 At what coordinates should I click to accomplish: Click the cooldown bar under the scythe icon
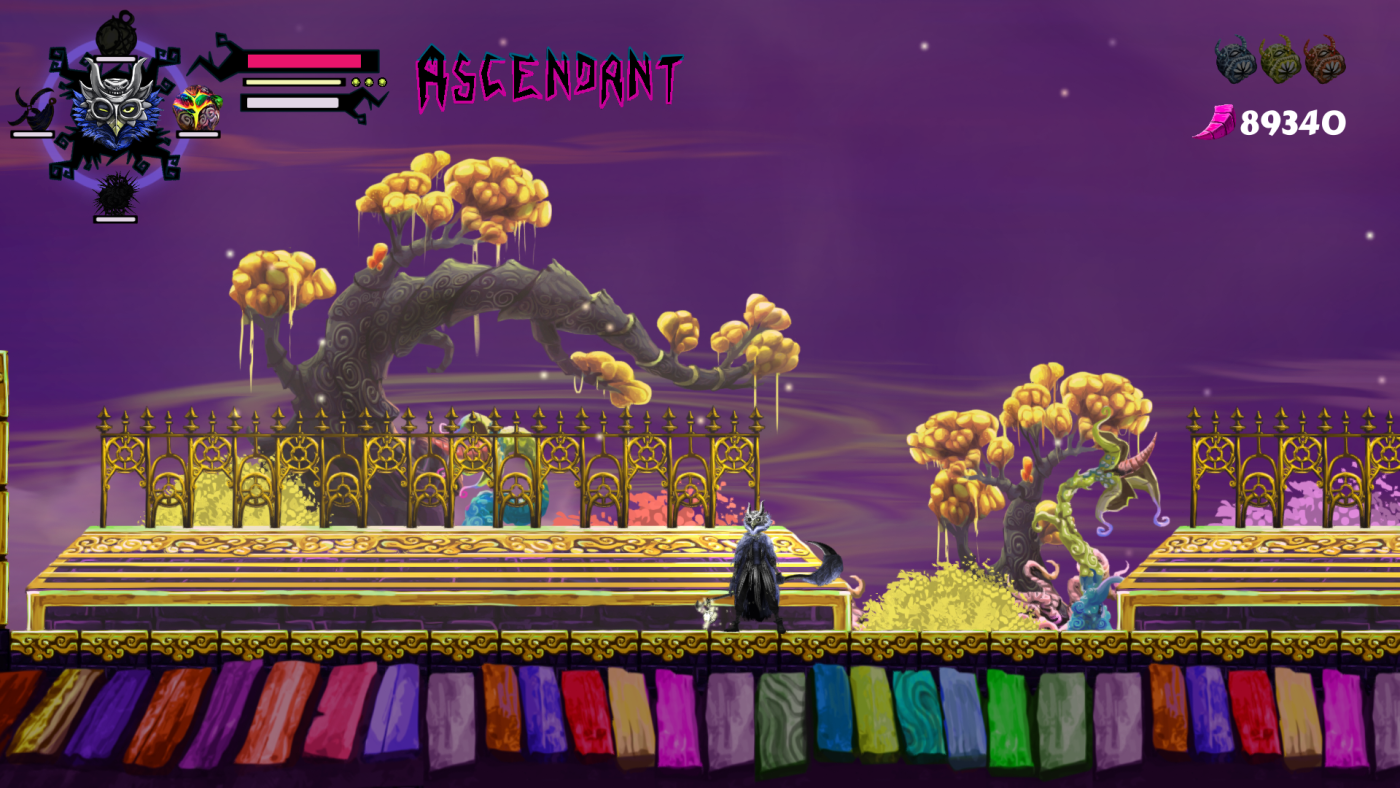pyautogui.click(x=31, y=134)
